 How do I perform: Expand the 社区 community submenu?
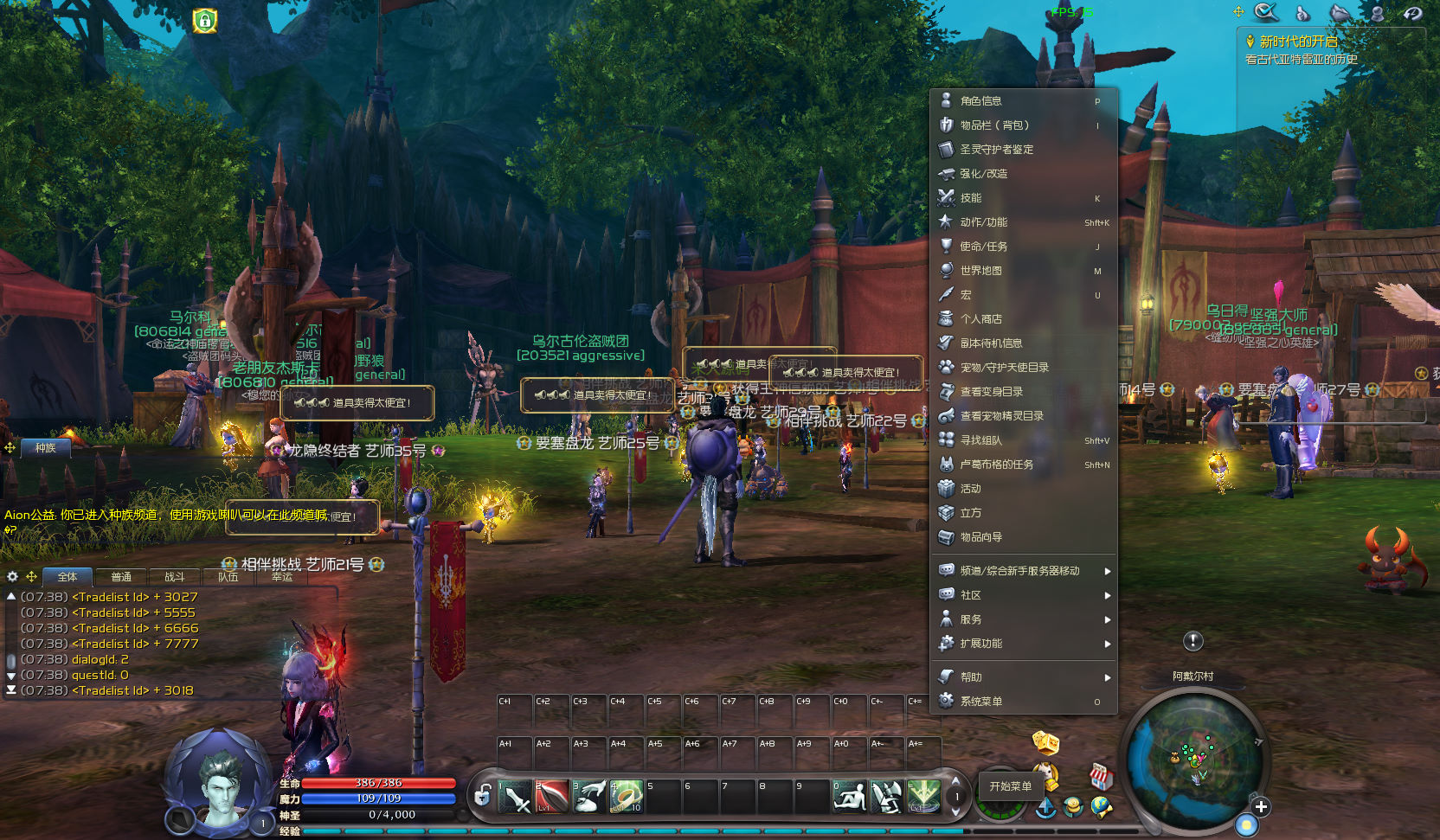tap(971, 595)
